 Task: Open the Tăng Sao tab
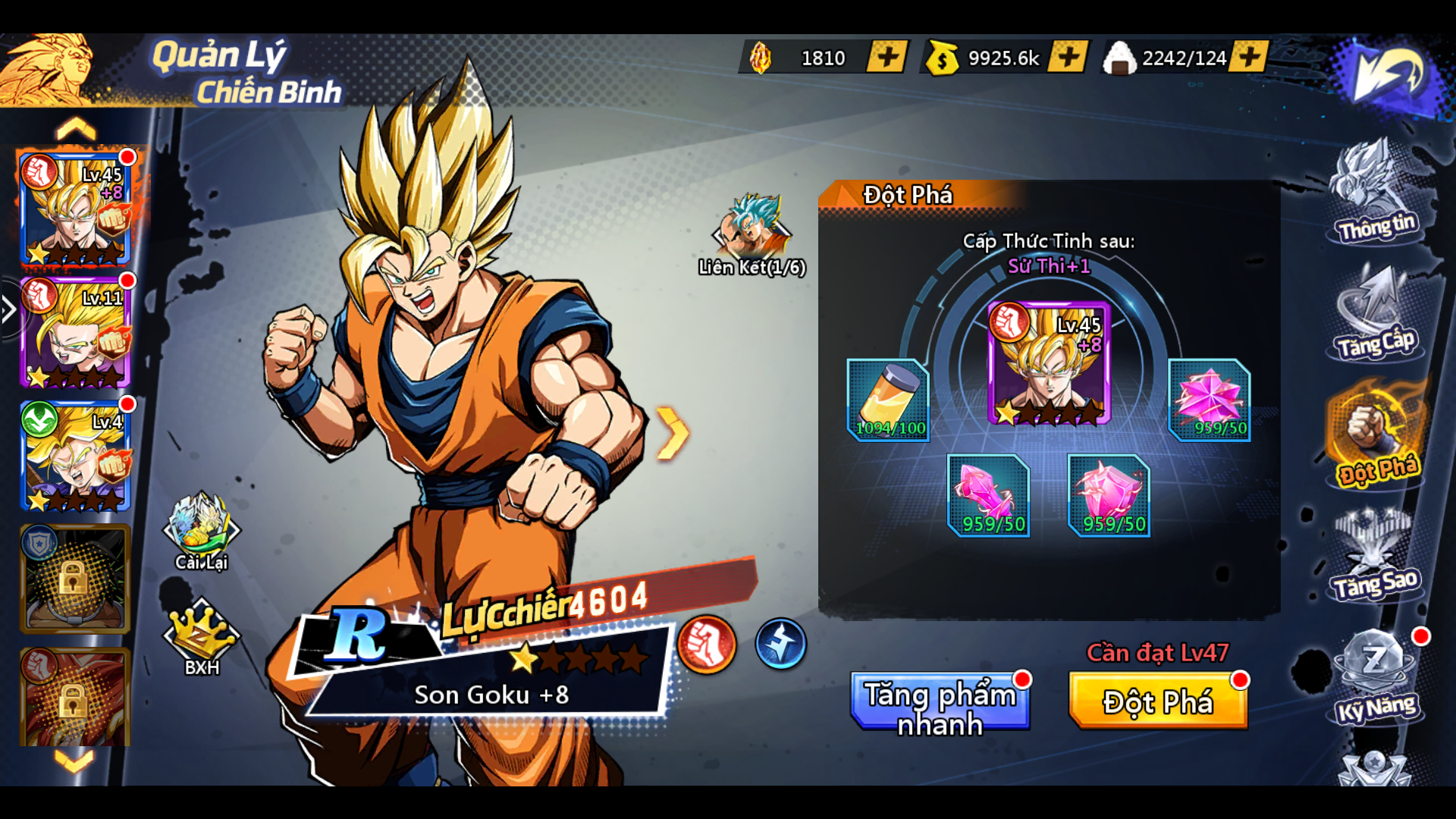(1376, 557)
